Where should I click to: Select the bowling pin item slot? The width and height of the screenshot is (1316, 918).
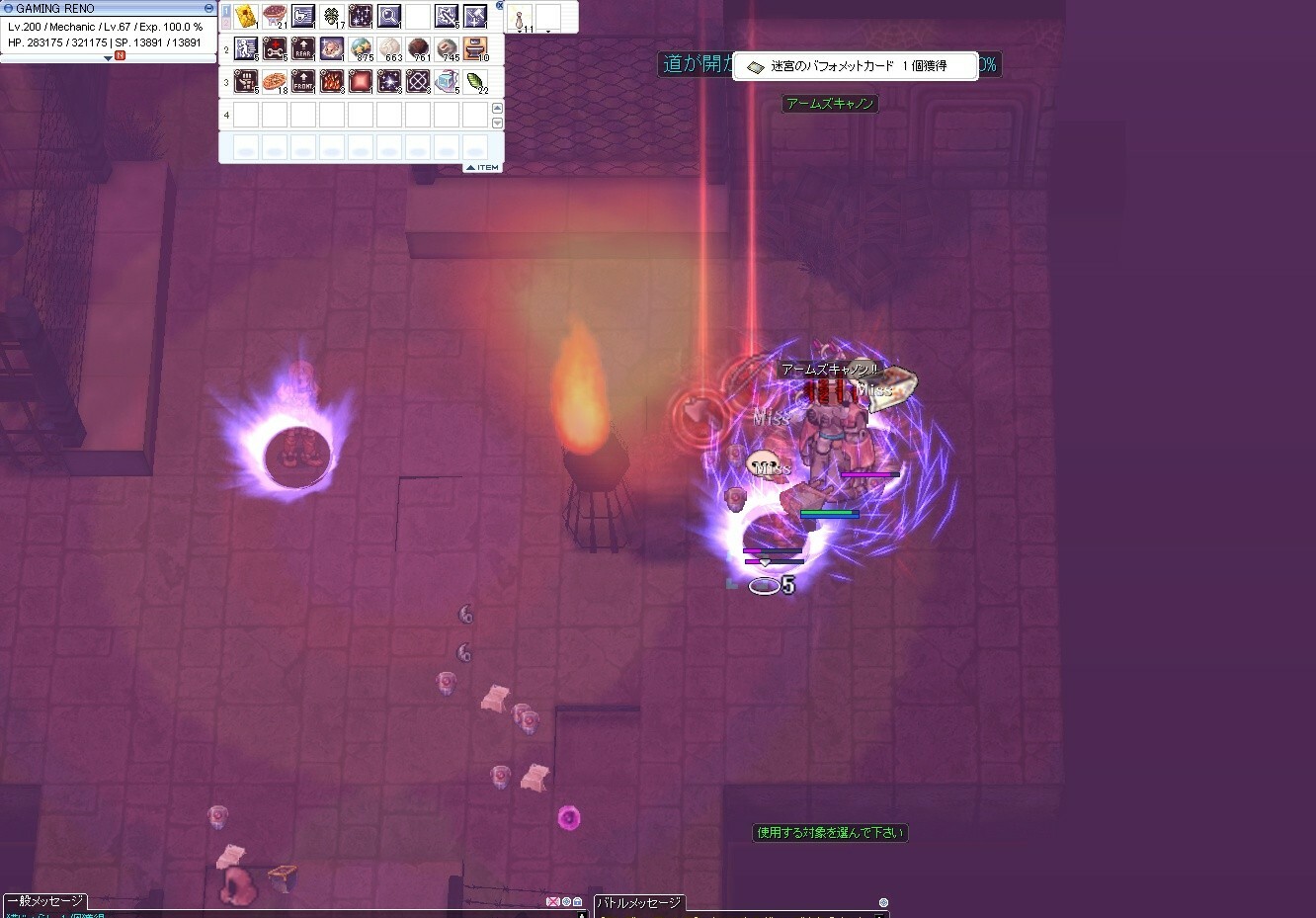click(520, 17)
